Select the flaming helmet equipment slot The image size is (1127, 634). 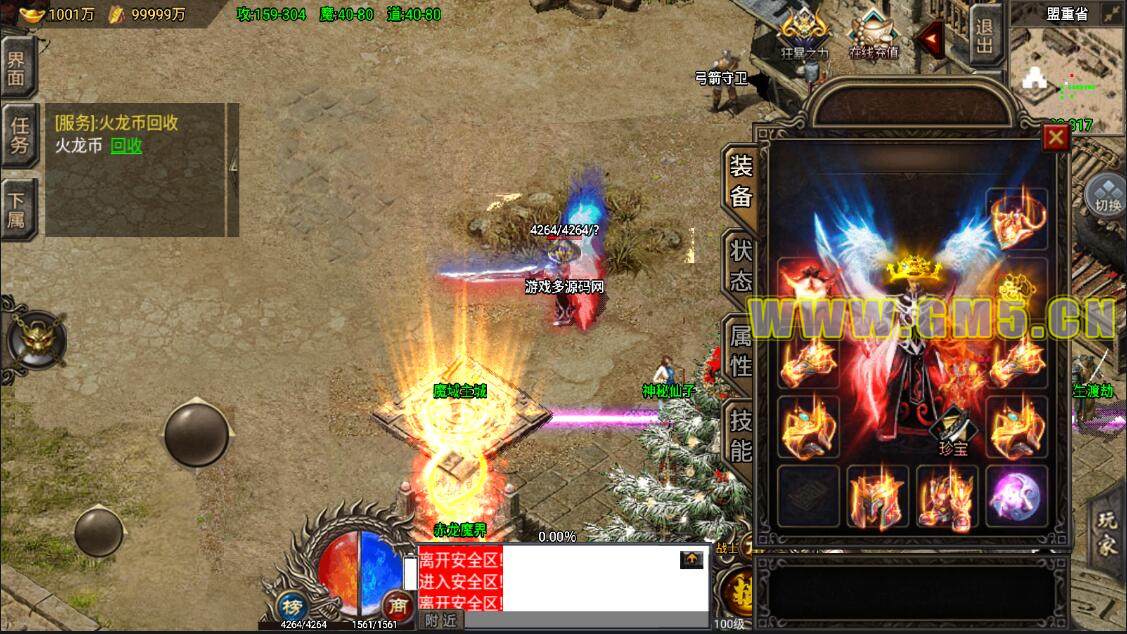877,496
